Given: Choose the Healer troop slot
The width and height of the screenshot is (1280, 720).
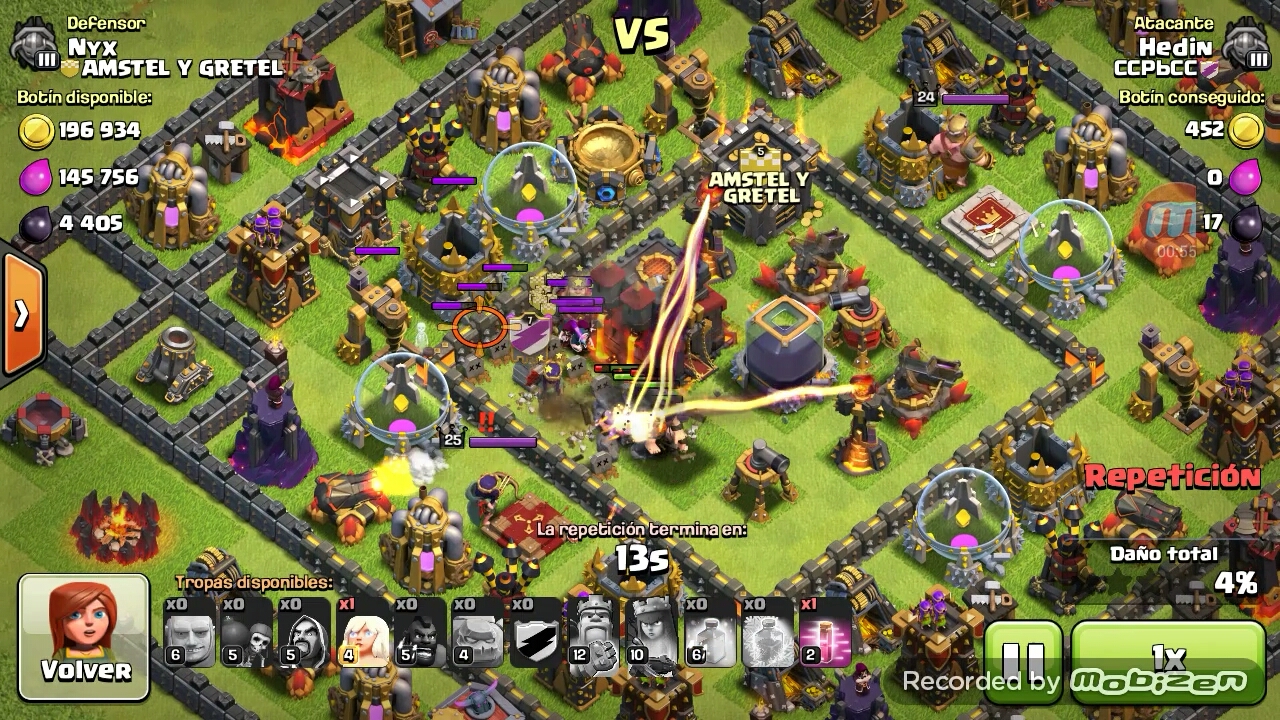Looking at the screenshot, I should pyautogui.click(x=362, y=633).
